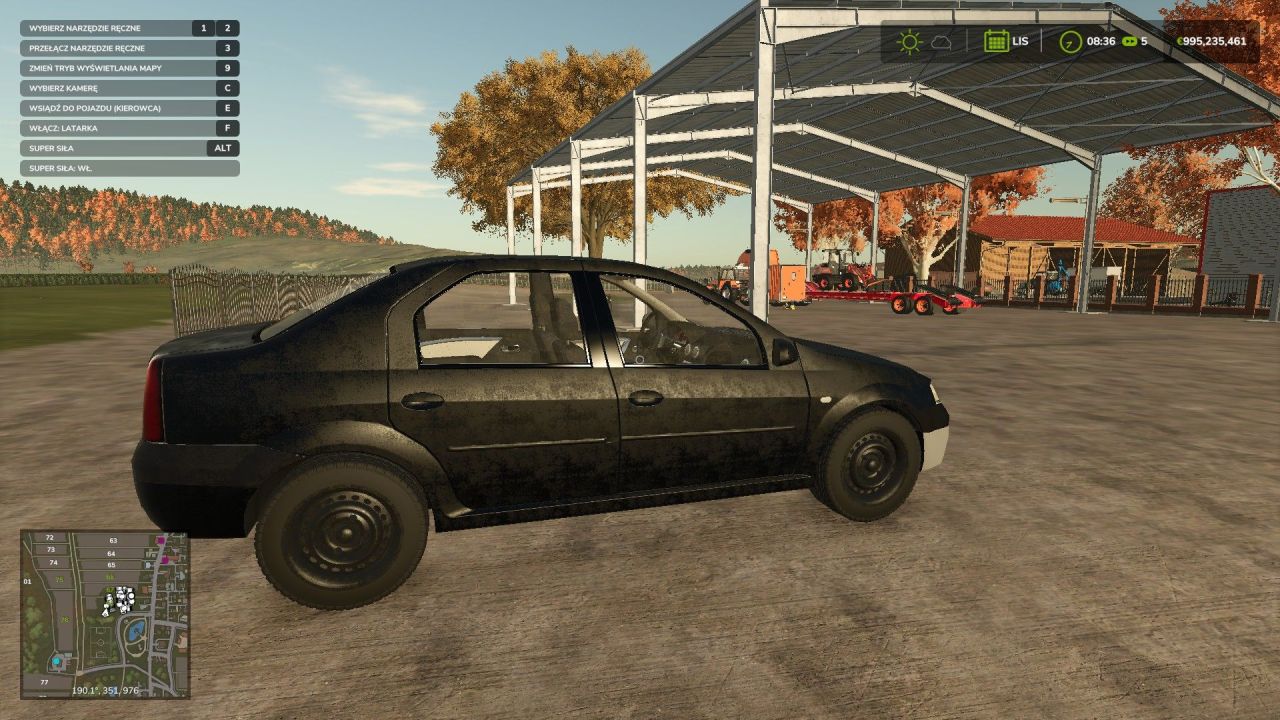Viewport: 1280px width, 720px height.
Task: Toggle ZMIEŃ TRYB WYŚWIETLANIA MAPY entry
Action: (x=95, y=68)
